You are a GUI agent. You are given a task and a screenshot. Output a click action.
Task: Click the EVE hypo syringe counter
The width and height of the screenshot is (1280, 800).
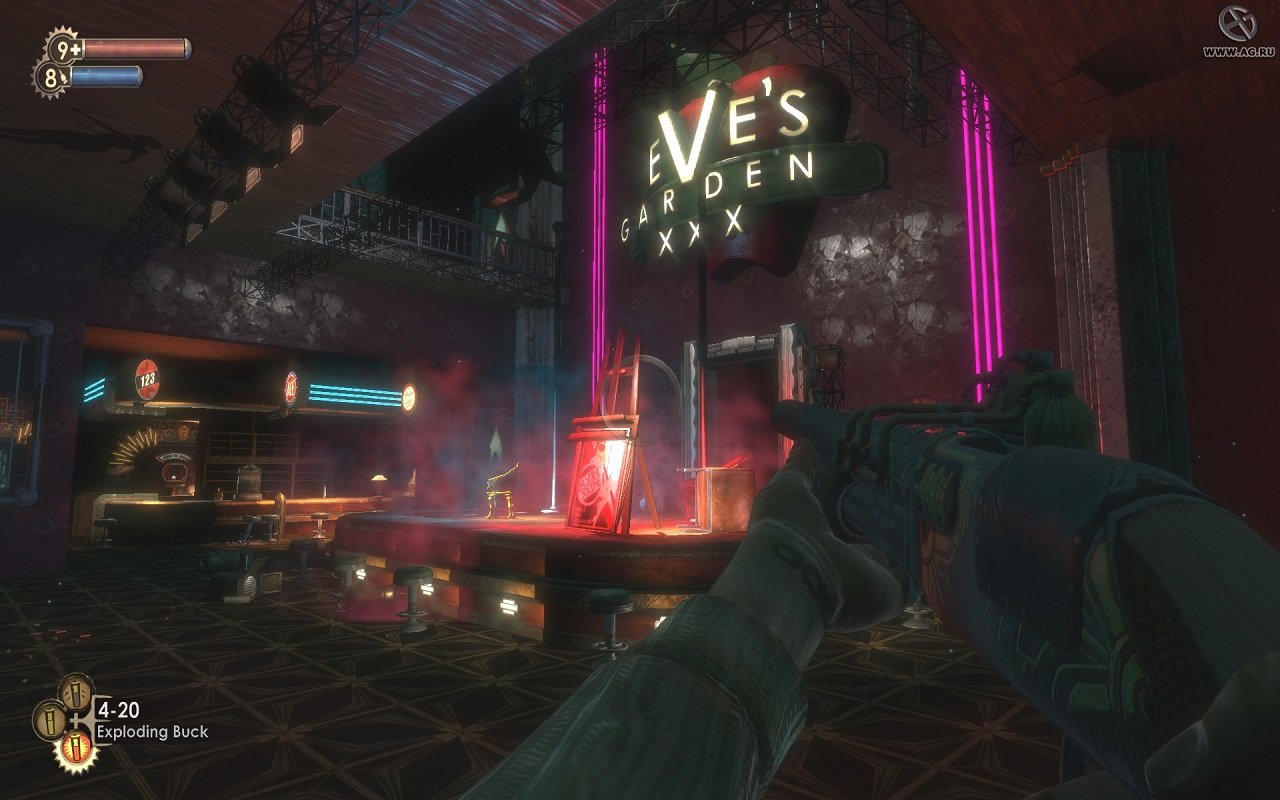(52, 78)
